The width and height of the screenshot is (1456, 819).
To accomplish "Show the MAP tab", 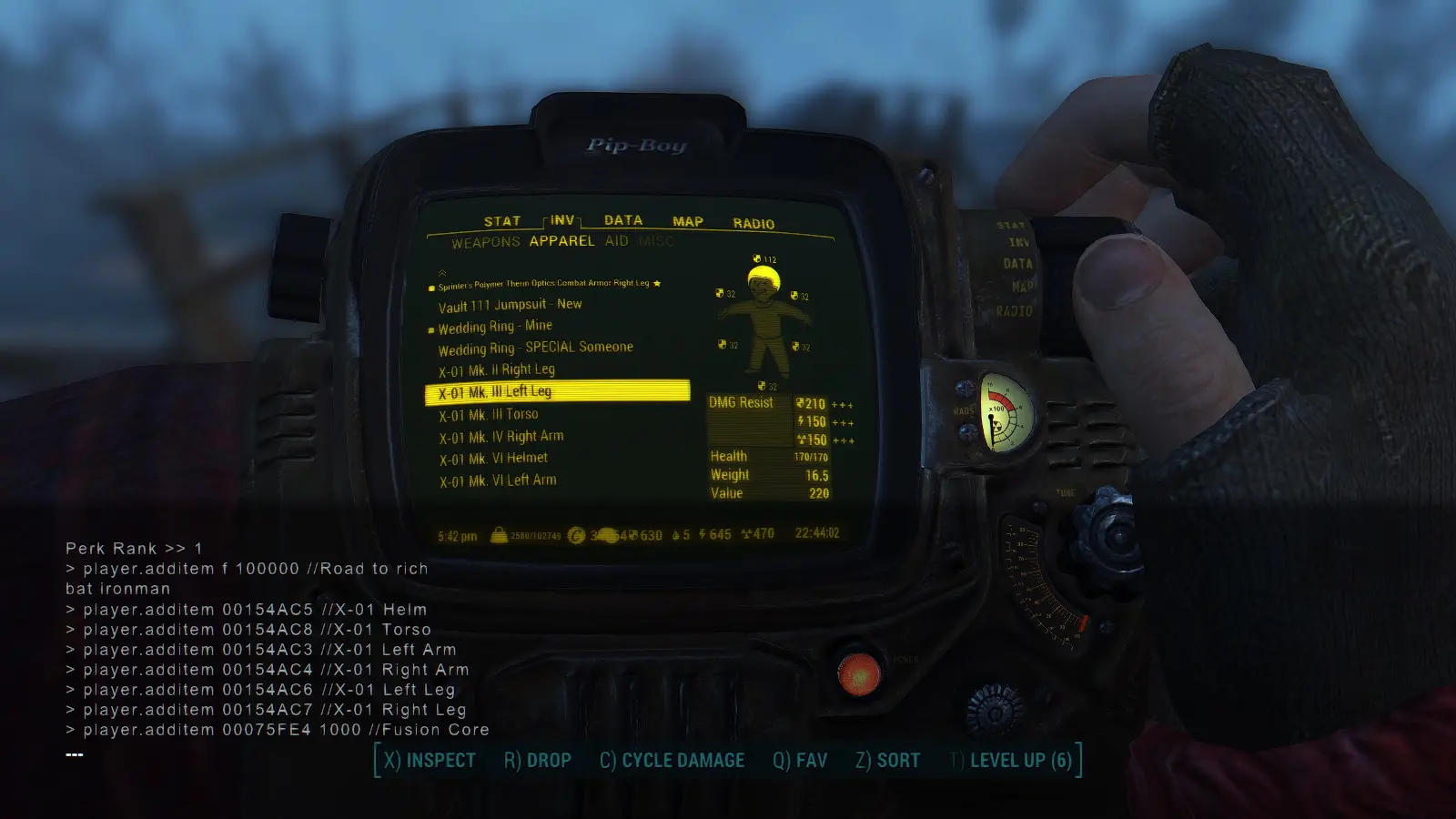I will click(688, 221).
